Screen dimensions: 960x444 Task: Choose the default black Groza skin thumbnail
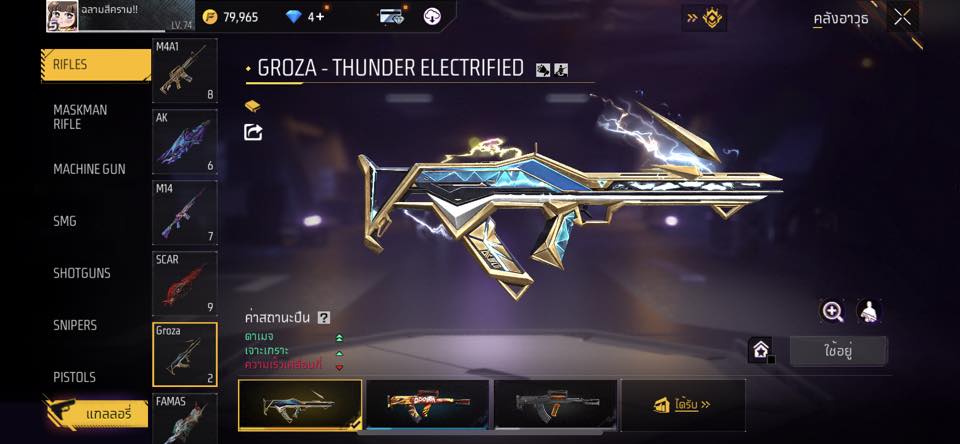click(554, 405)
